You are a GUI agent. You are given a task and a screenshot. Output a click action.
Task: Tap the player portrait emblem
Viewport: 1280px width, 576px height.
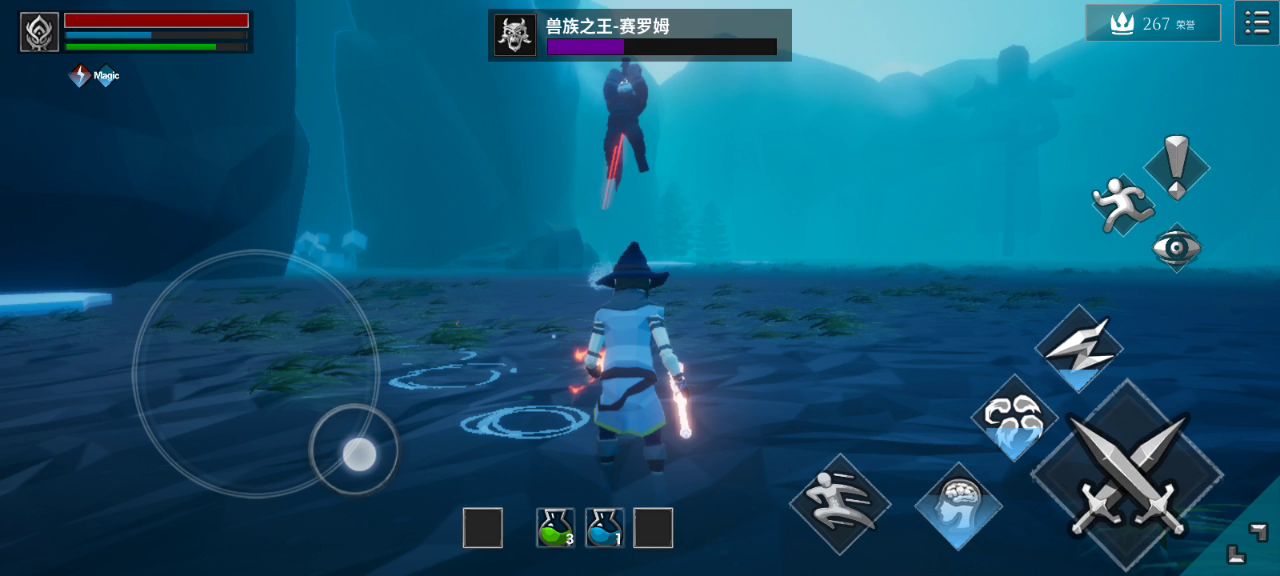[40, 32]
